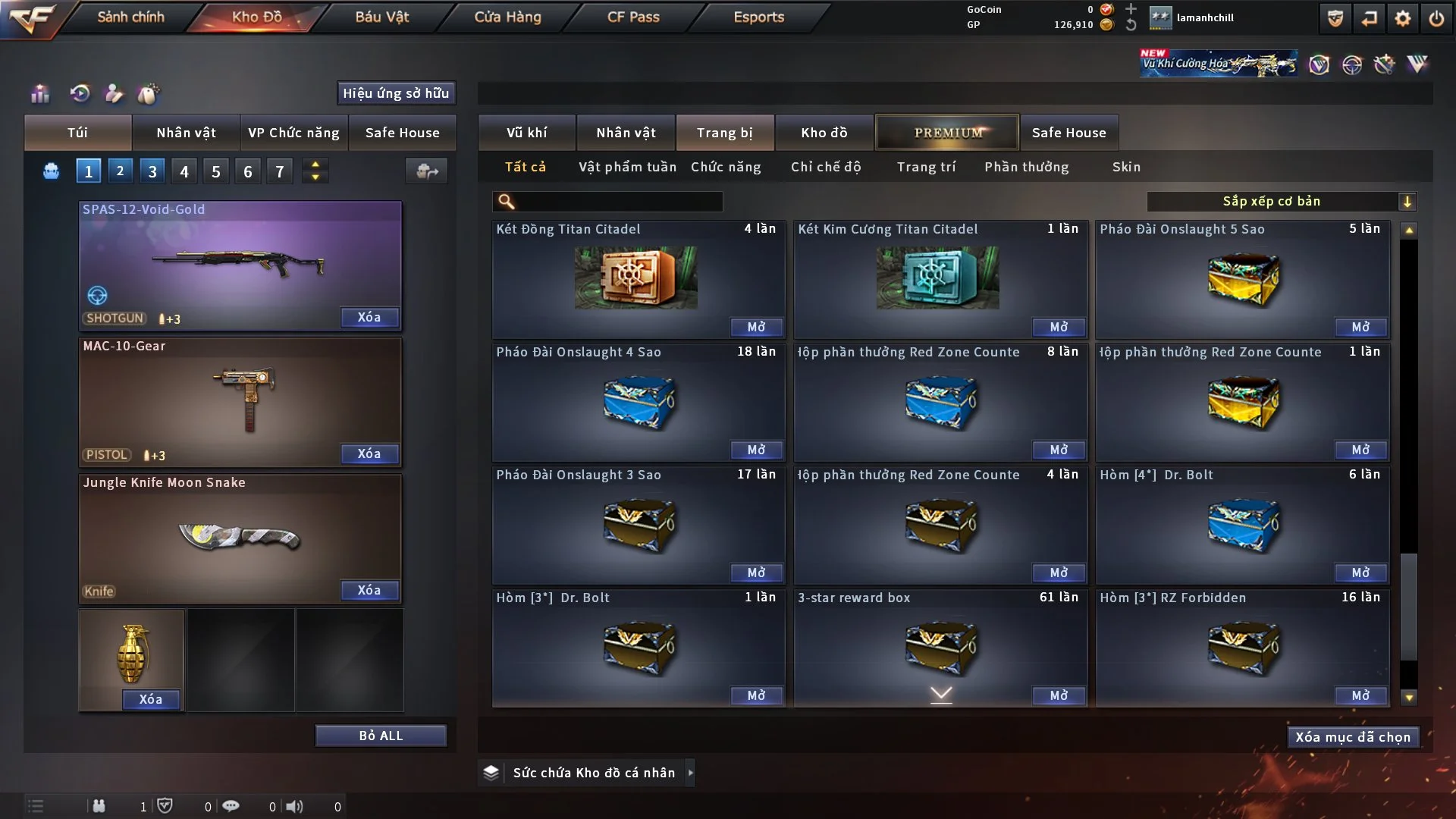Switch to bag number 3
This screenshot has width=1456, height=819.
coord(152,171)
